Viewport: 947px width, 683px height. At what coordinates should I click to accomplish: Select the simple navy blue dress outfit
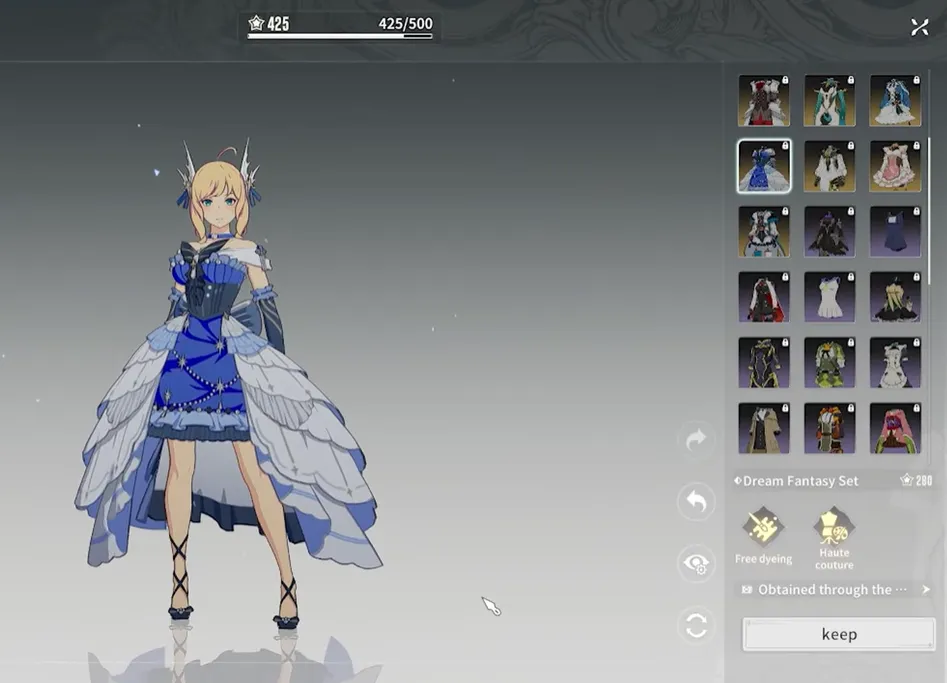(895, 232)
